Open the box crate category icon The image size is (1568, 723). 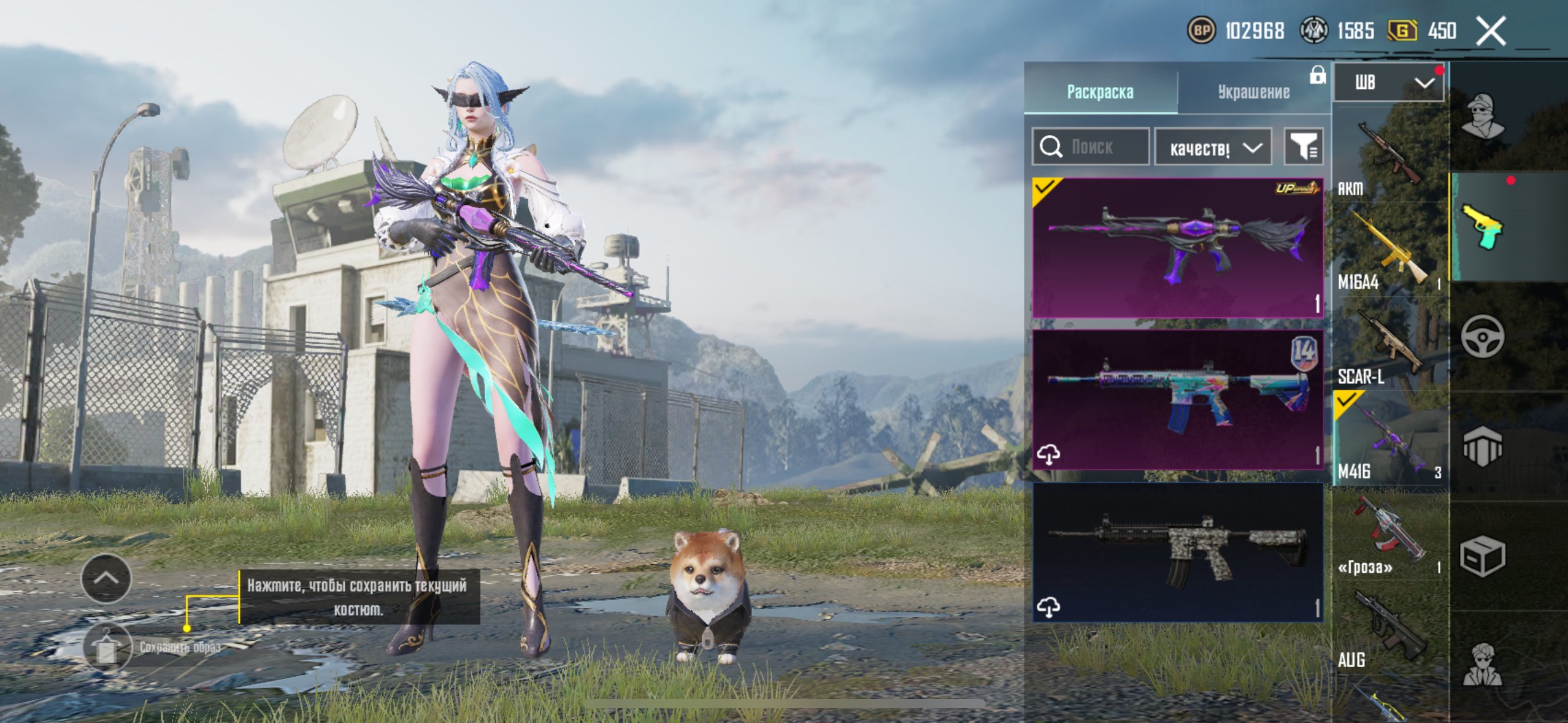[1482, 556]
